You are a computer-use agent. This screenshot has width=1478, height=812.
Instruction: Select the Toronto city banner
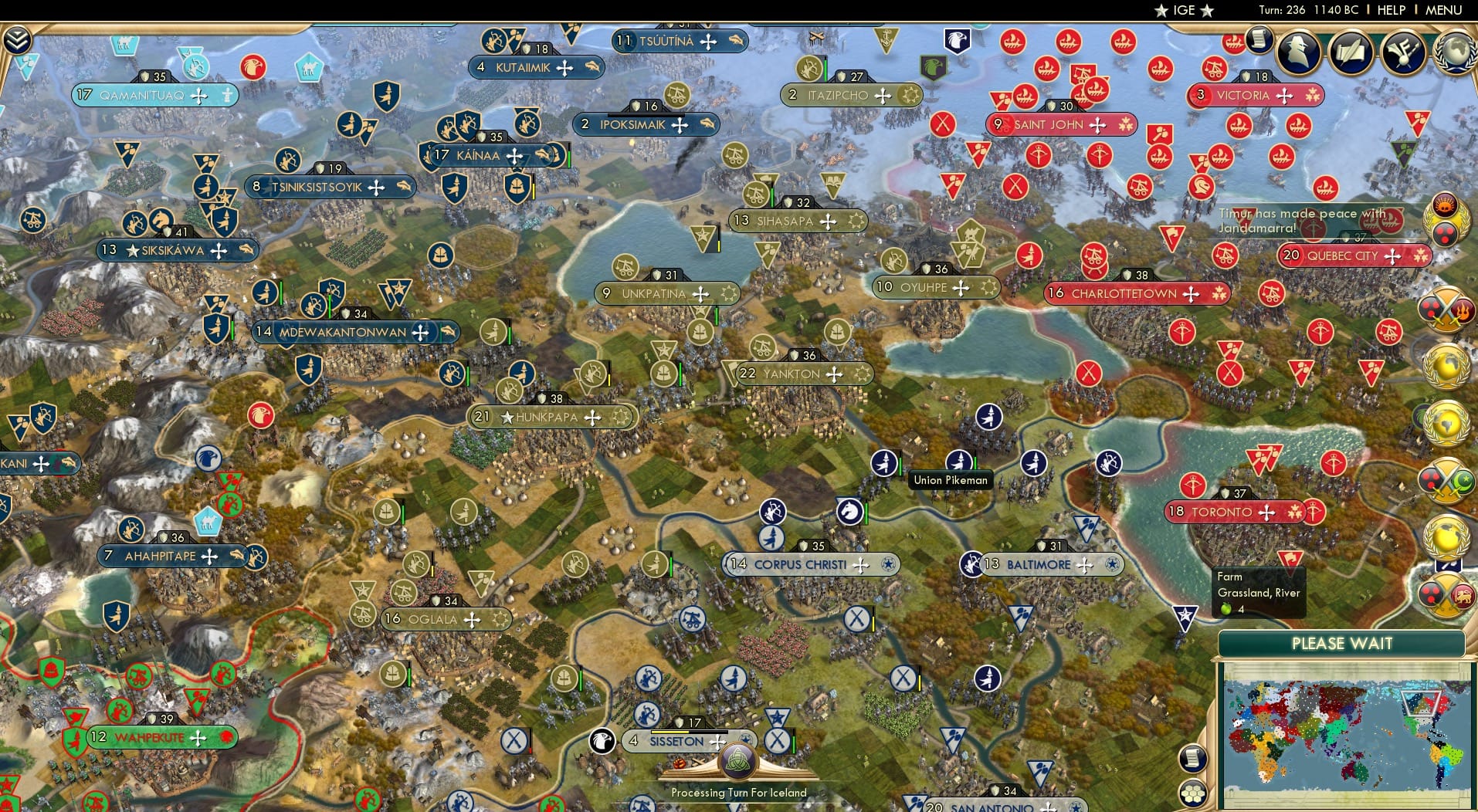tap(1234, 512)
